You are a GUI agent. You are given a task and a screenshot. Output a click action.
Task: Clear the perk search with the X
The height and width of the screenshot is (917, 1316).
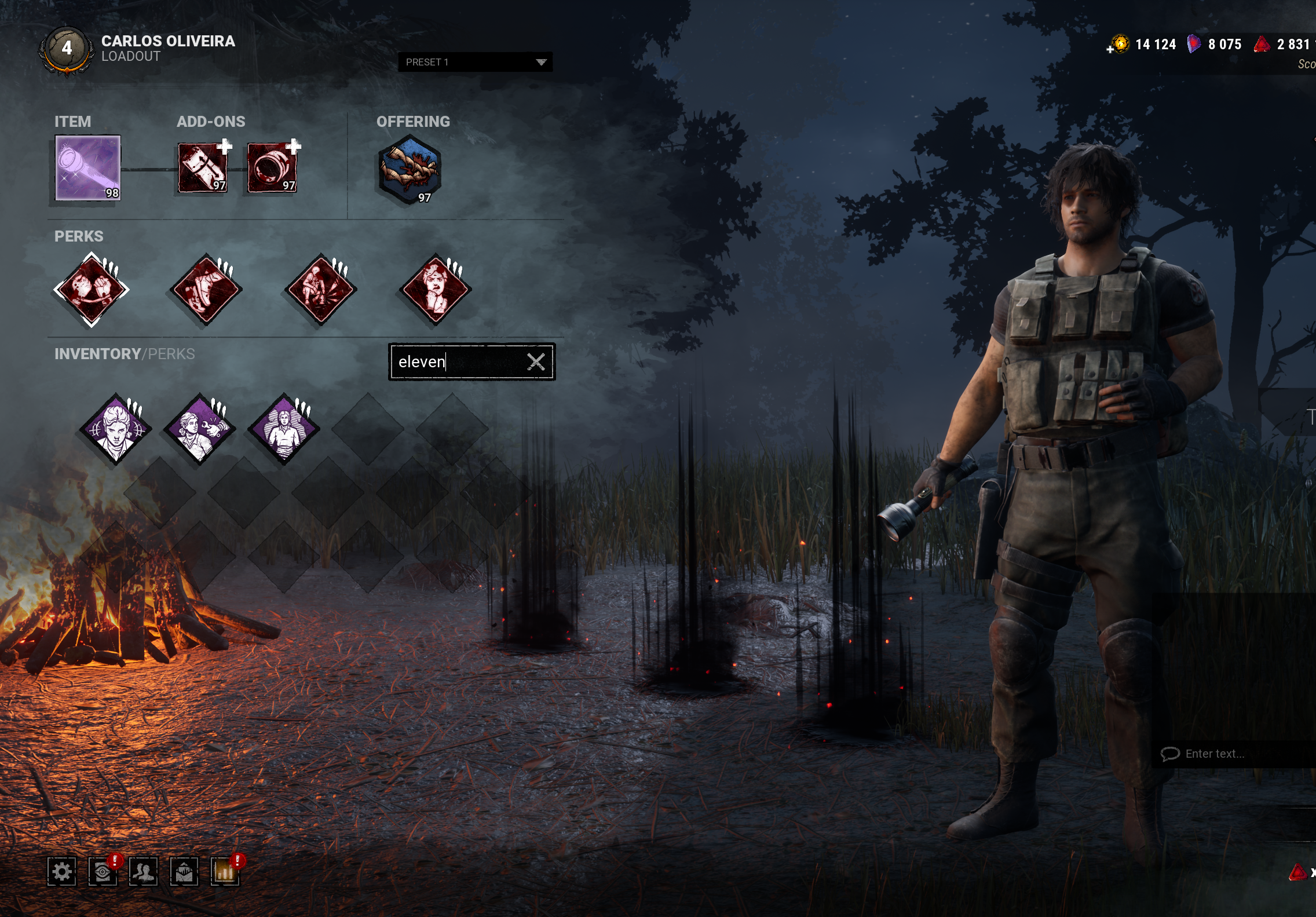536,362
